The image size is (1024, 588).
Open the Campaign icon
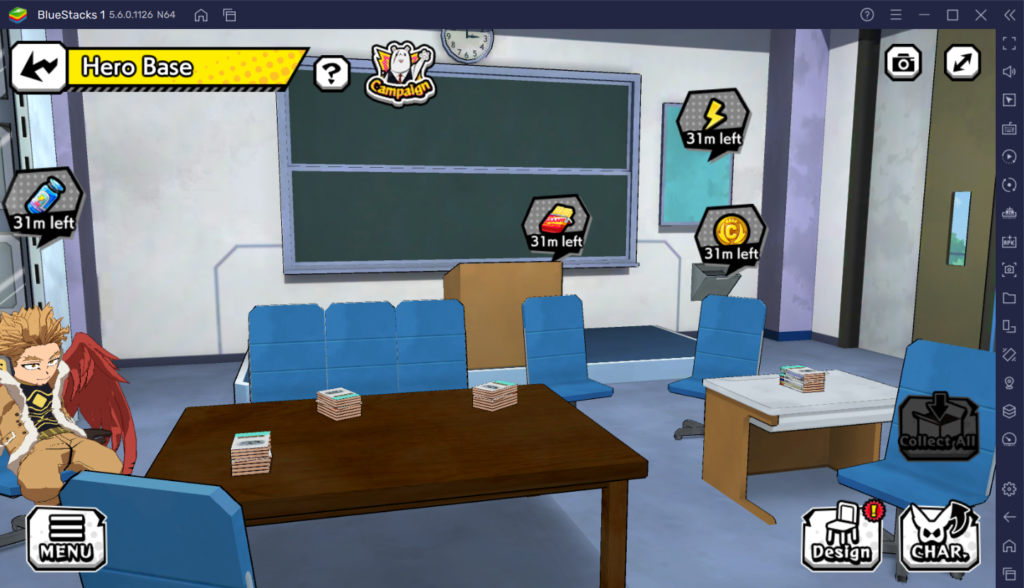tap(400, 73)
